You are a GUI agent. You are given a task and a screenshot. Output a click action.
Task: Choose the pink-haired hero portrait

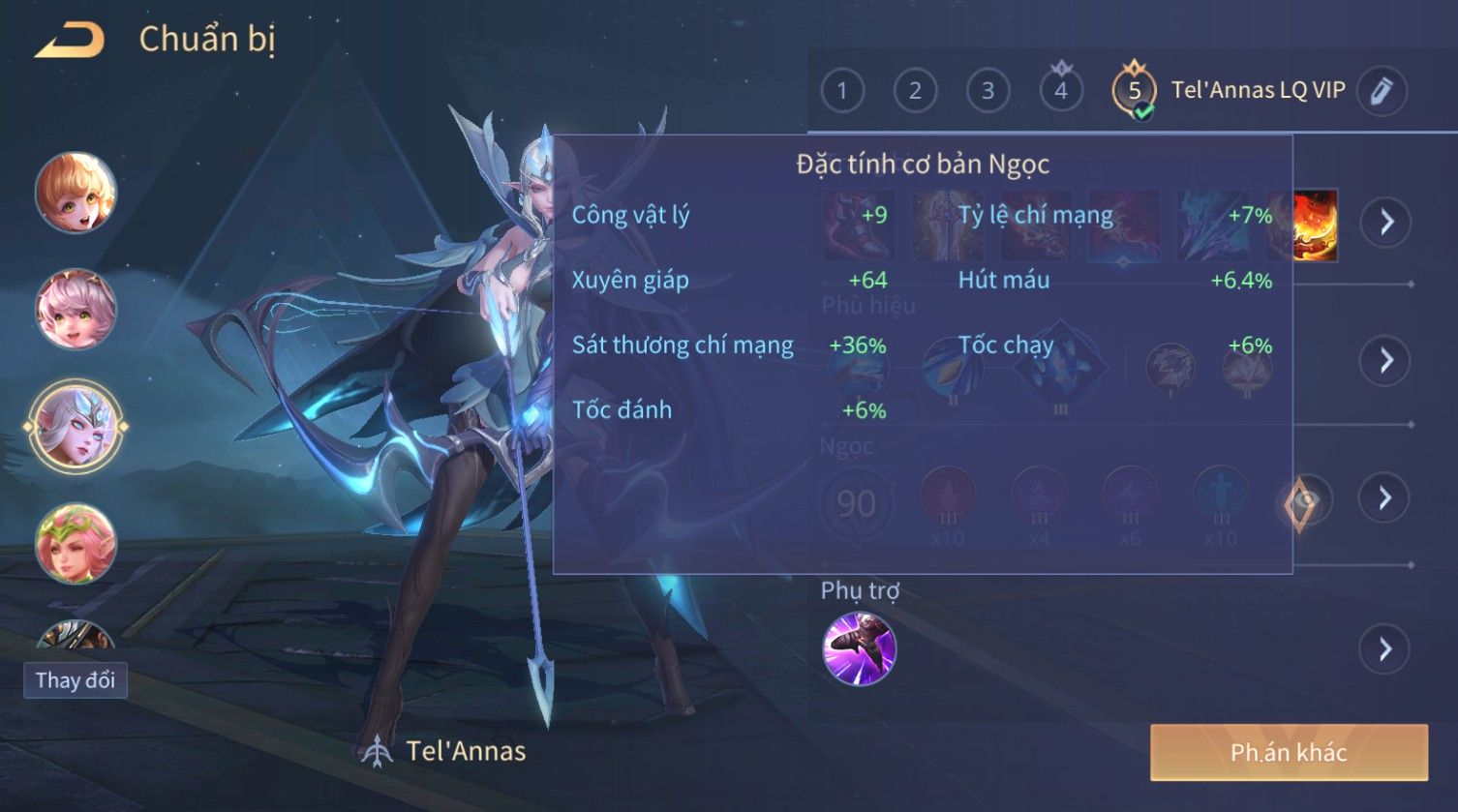point(76,309)
